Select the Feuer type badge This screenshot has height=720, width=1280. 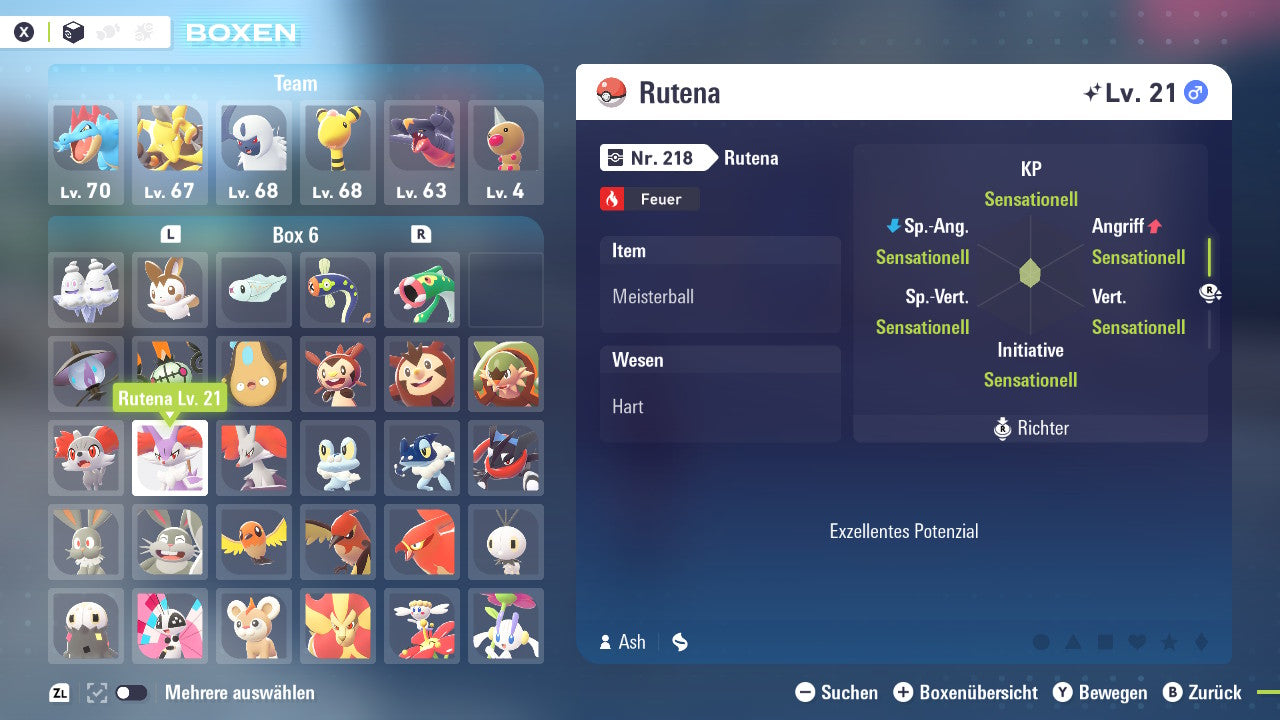pyautogui.click(x=649, y=199)
